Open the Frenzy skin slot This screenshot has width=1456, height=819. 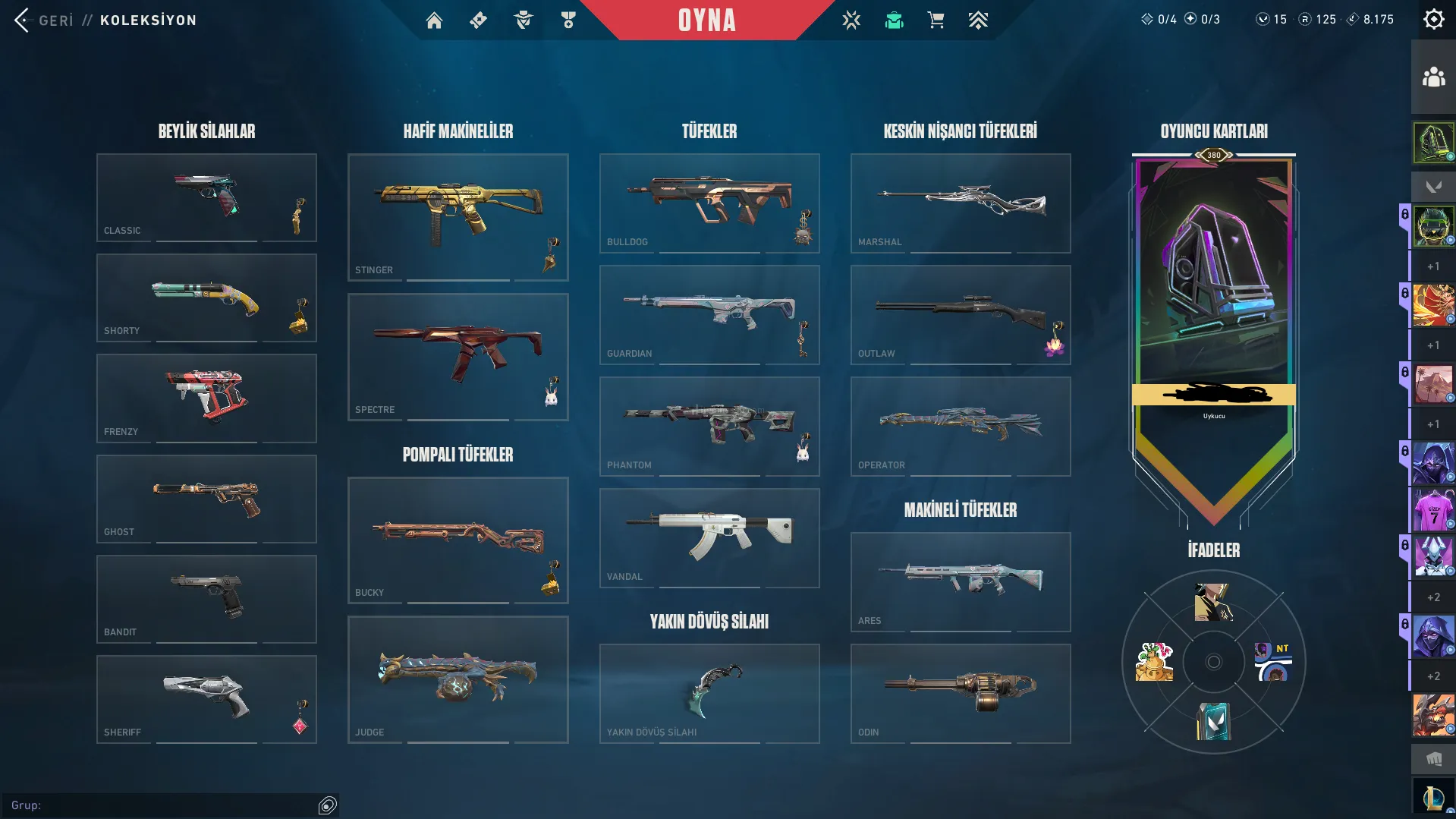click(206, 398)
